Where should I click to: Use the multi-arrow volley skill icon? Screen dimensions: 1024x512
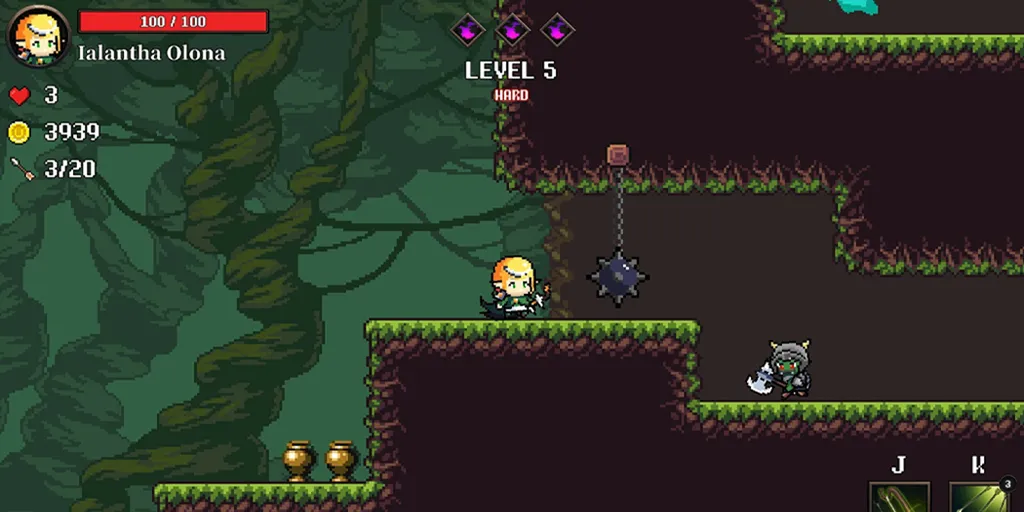point(978,497)
